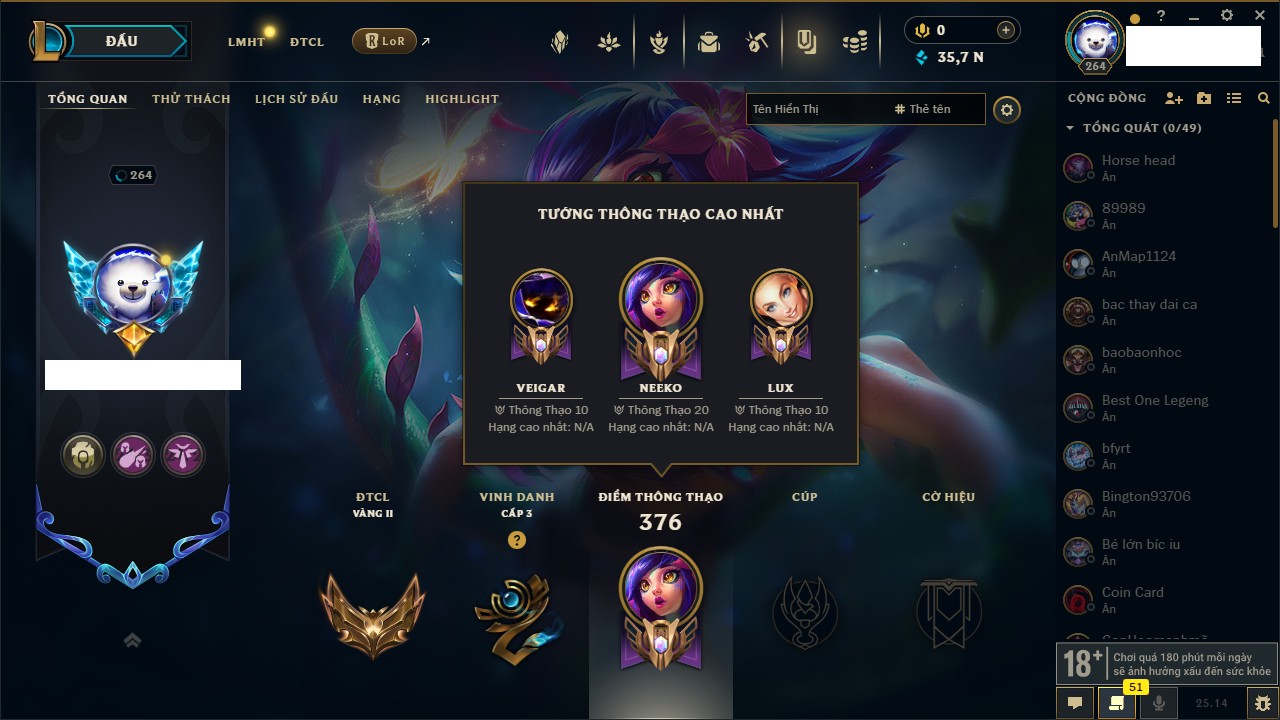Open the loot hammer icon
Screen dimensions: 1280x720
click(x=756, y=42)
